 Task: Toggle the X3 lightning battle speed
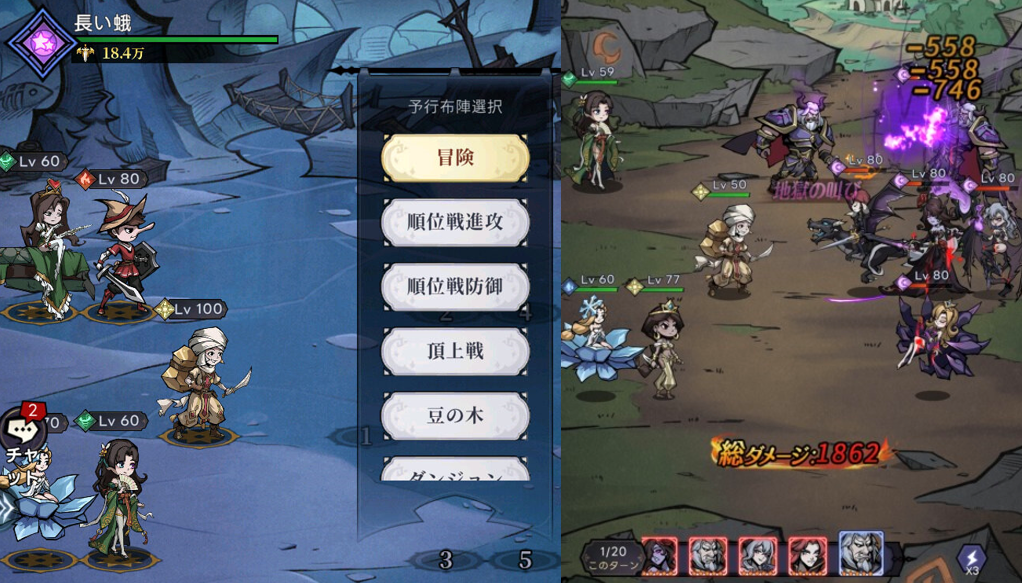(x=972, y=558)
